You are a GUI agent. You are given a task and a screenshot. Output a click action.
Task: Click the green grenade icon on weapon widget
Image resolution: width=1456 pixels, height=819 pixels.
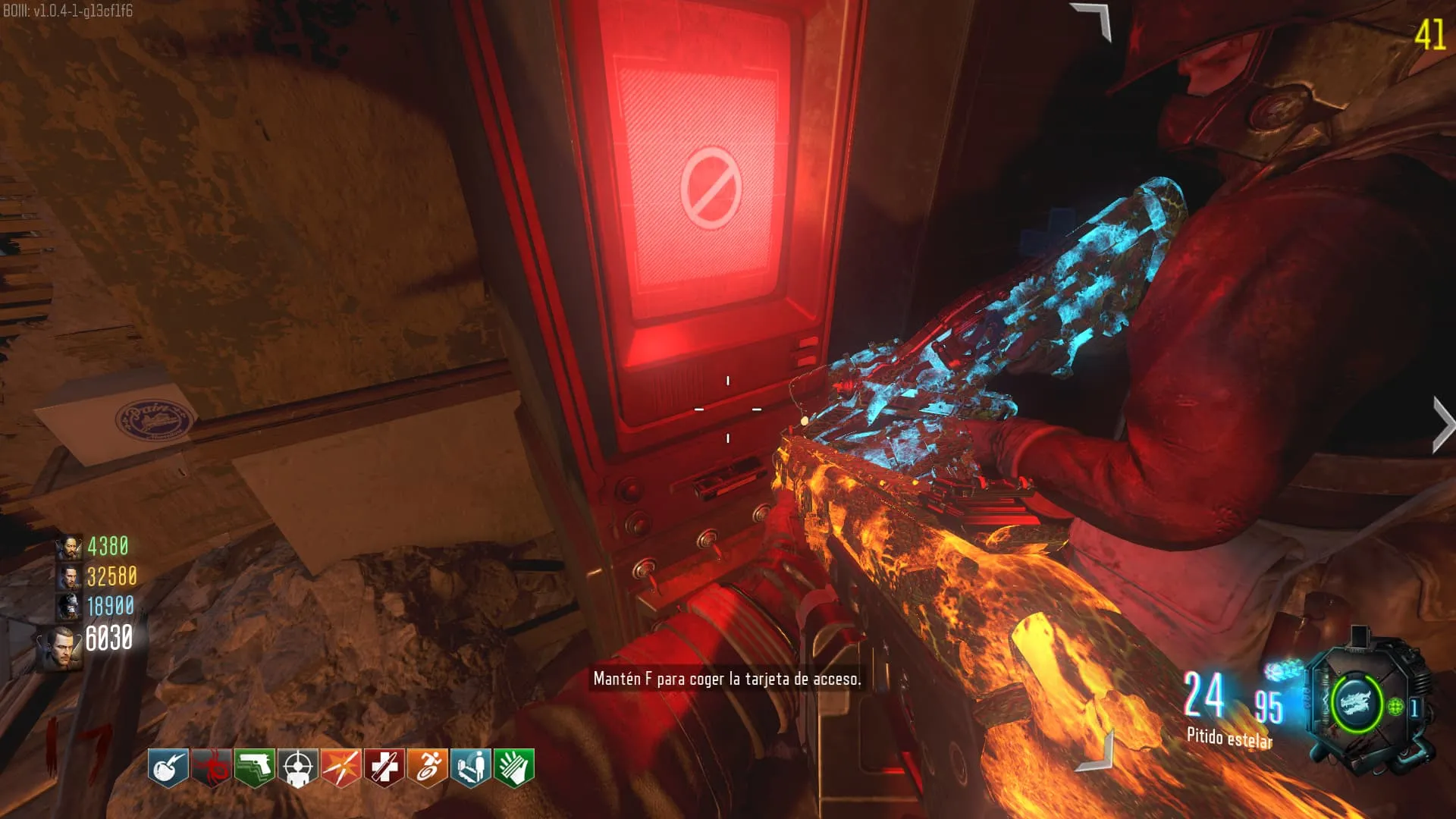[x=1395, y=708]
